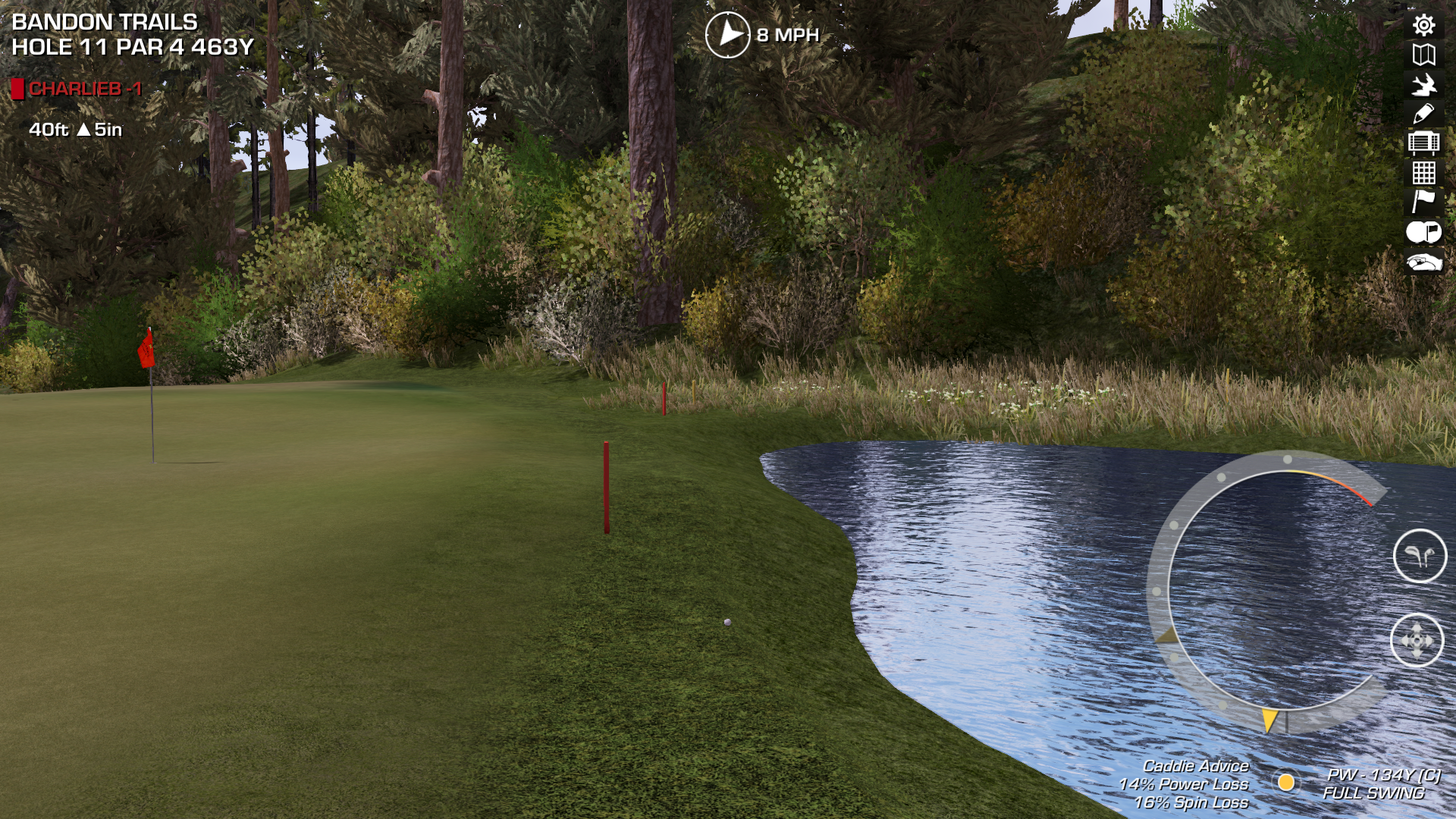Click the white flag icon

(1423, 202)
